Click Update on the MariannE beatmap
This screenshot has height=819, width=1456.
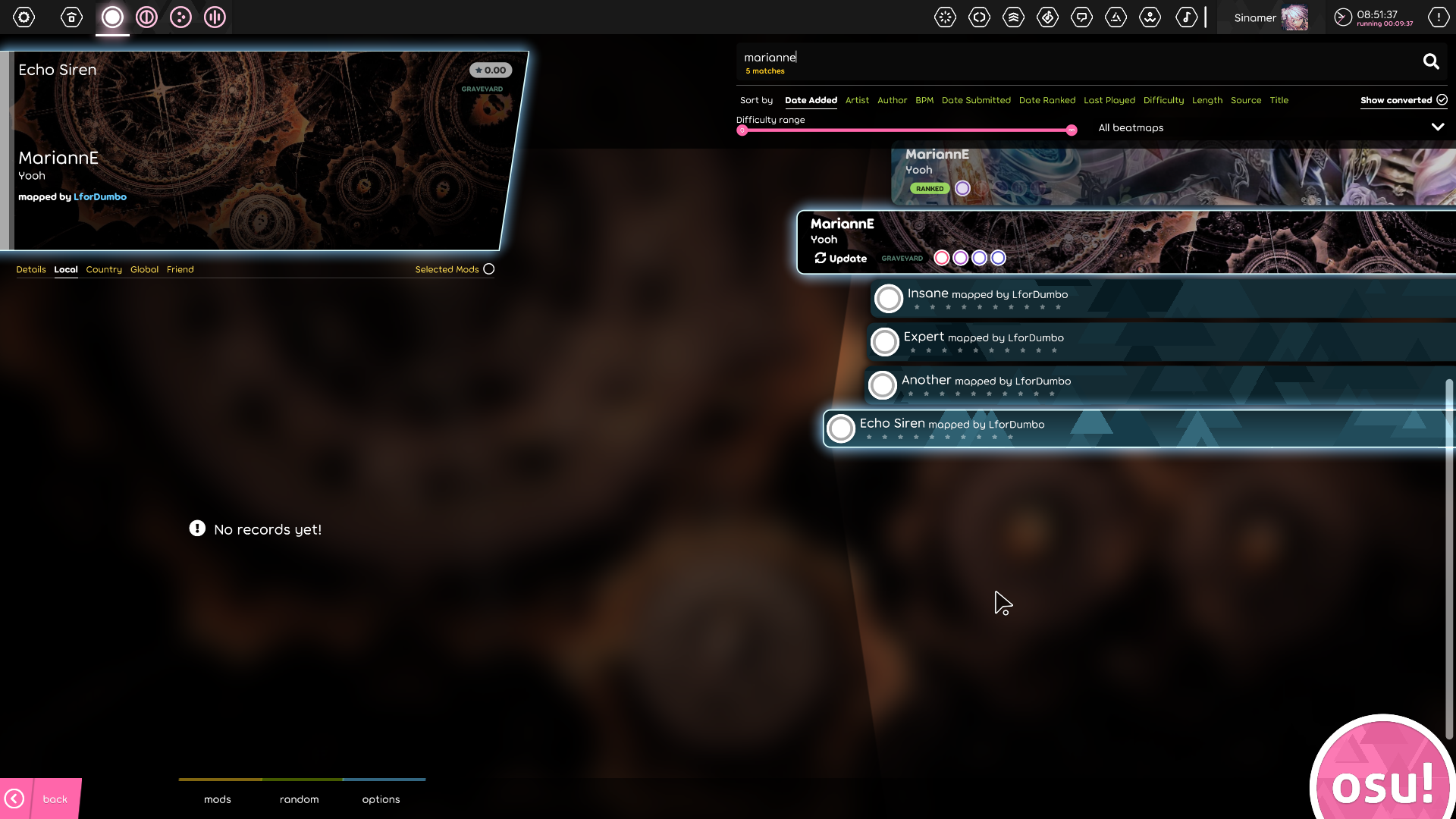click(x=840, y=258)
